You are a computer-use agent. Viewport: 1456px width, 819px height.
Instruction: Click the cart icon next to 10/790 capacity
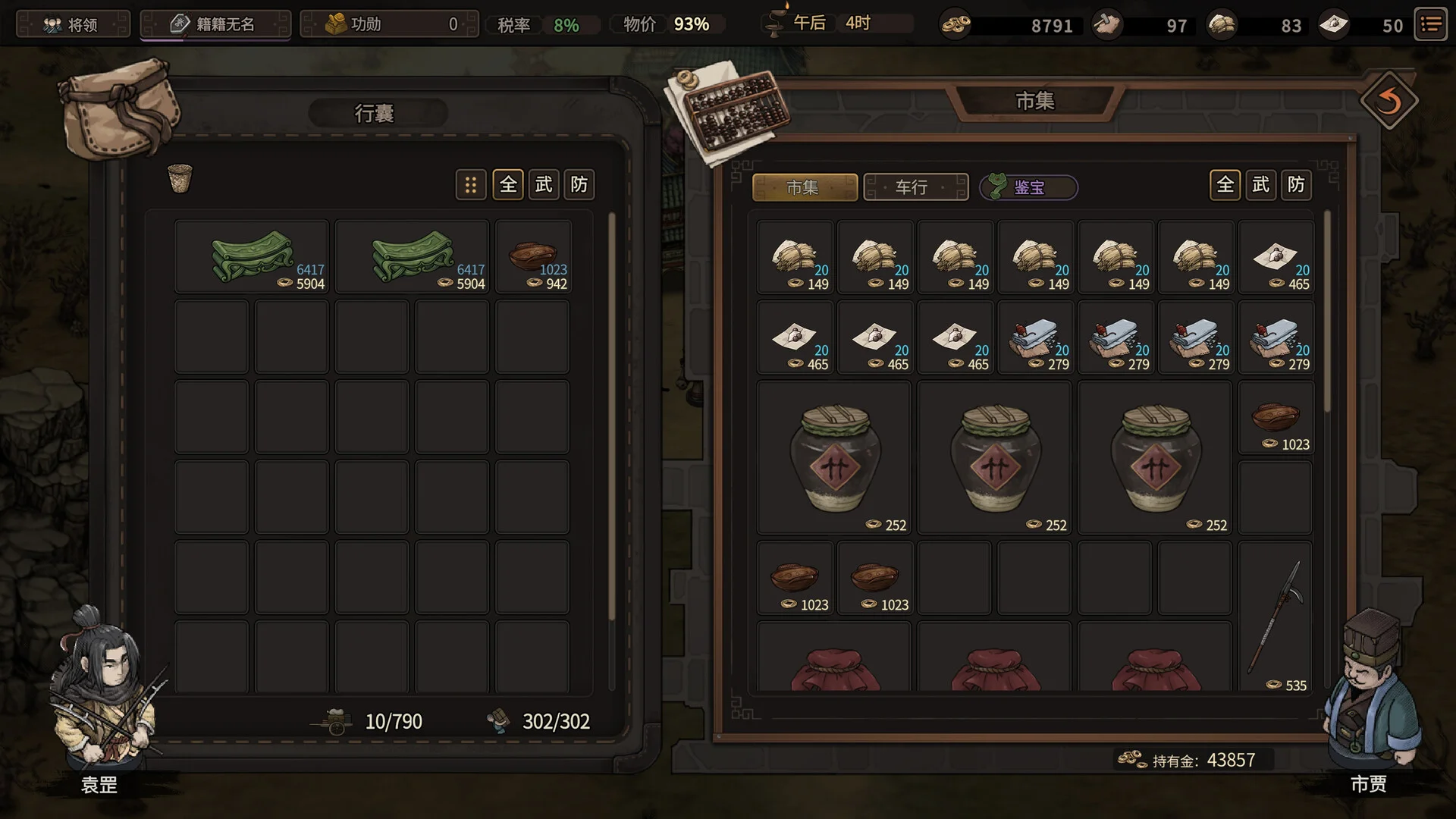pyautogui.click(x=334, y=721)
